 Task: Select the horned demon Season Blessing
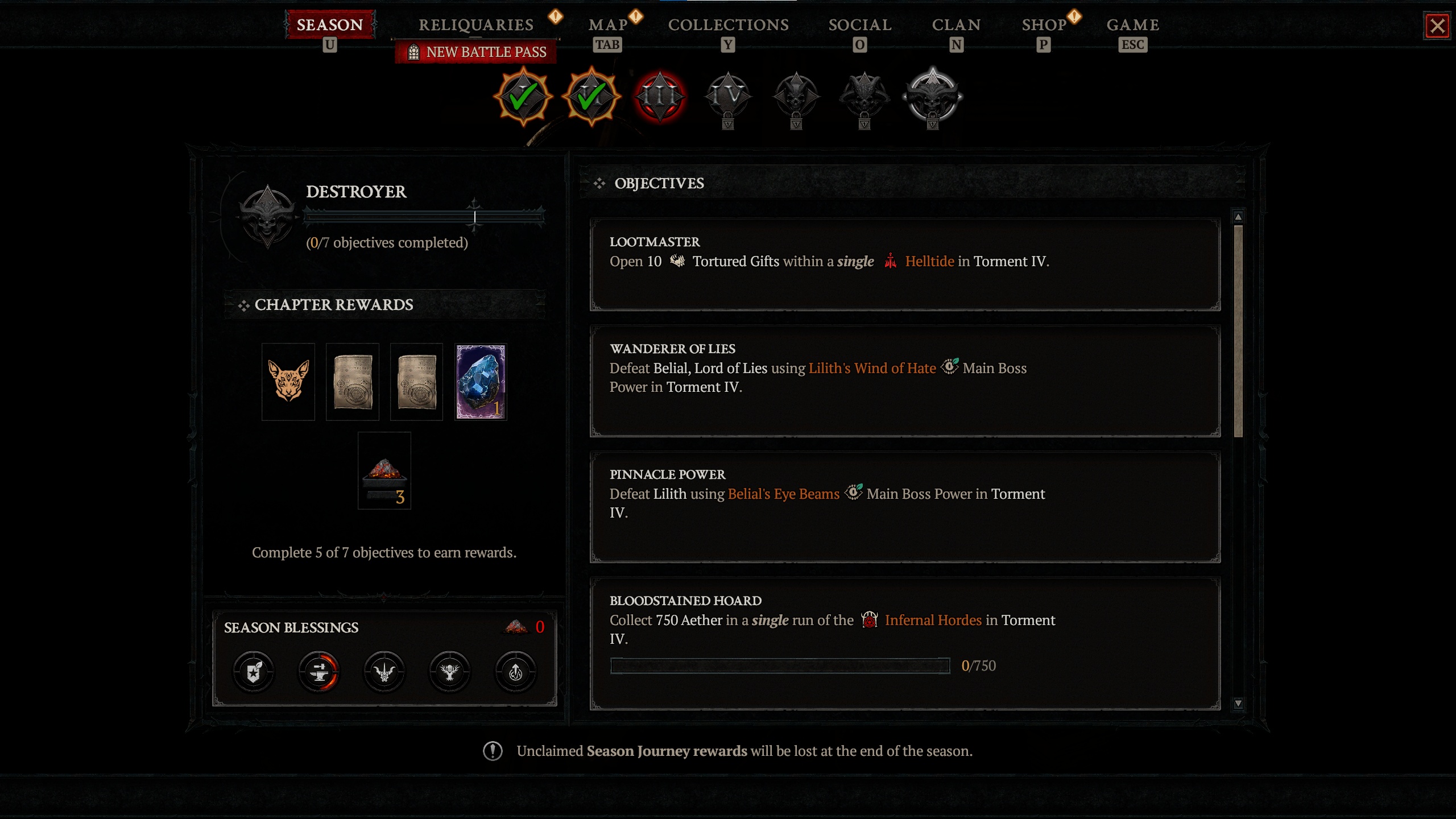click(384, 671)
